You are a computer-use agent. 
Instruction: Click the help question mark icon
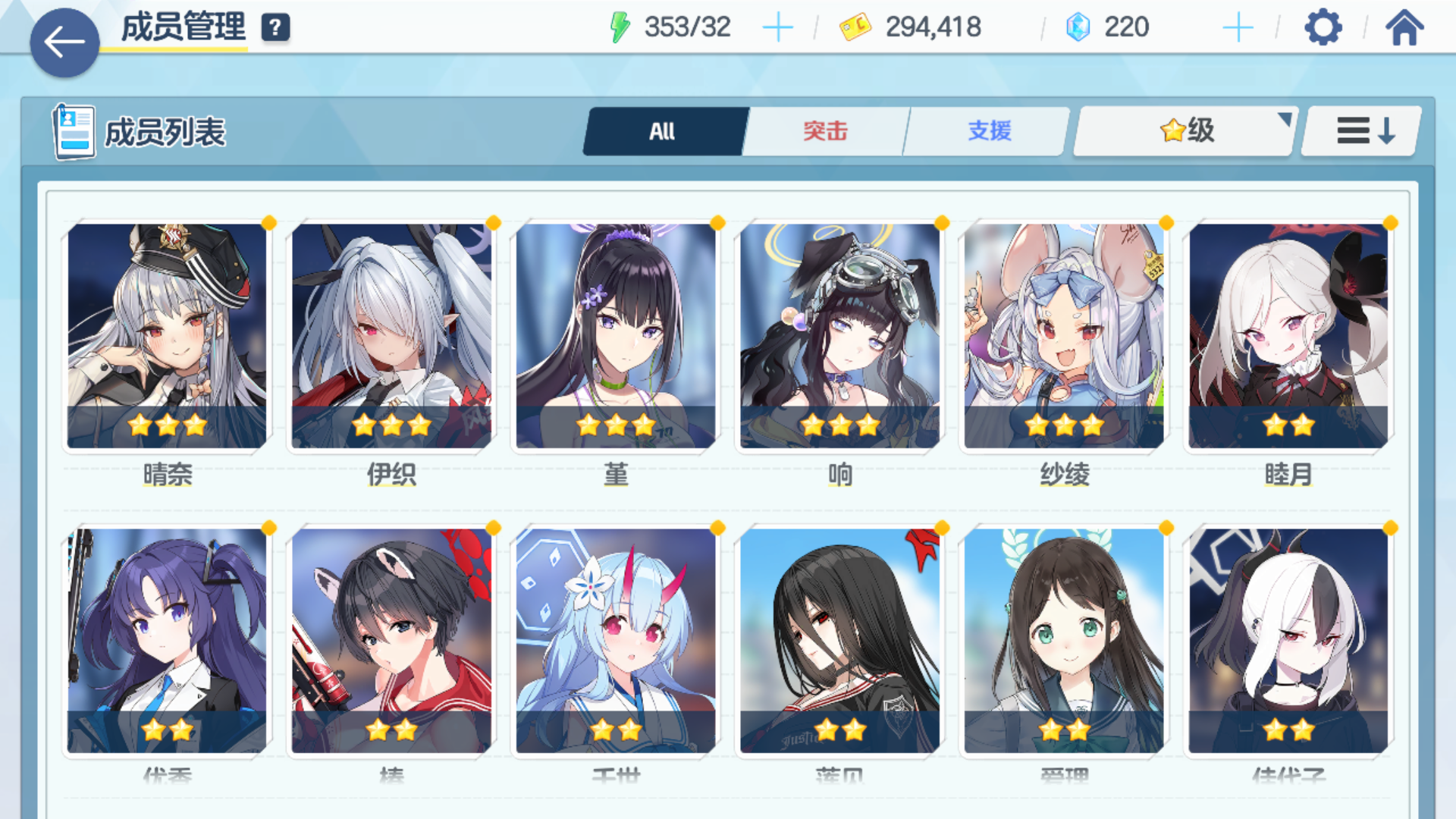(276, 27)
